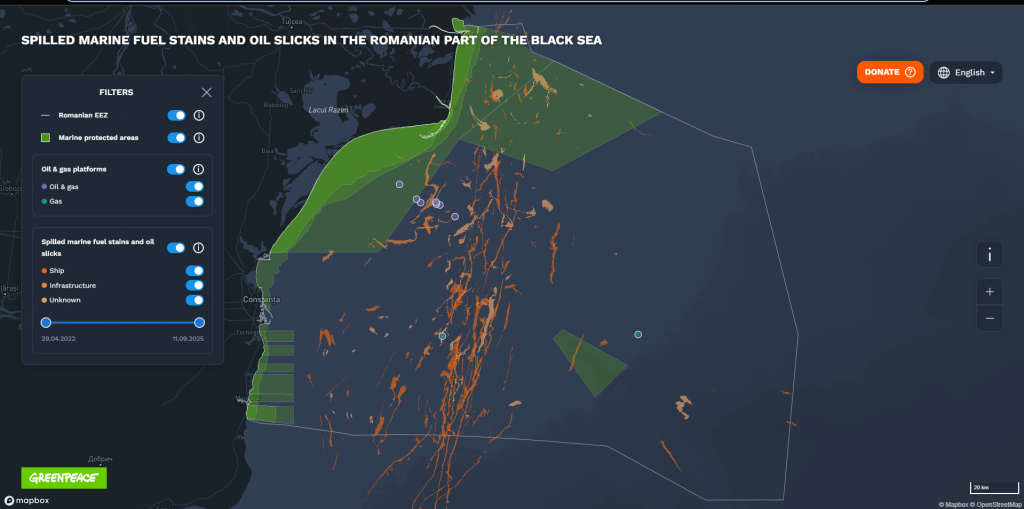Show info about Romanian EEZ
The width and height of the screenshot is (1024, 509).
click(199, 116)
